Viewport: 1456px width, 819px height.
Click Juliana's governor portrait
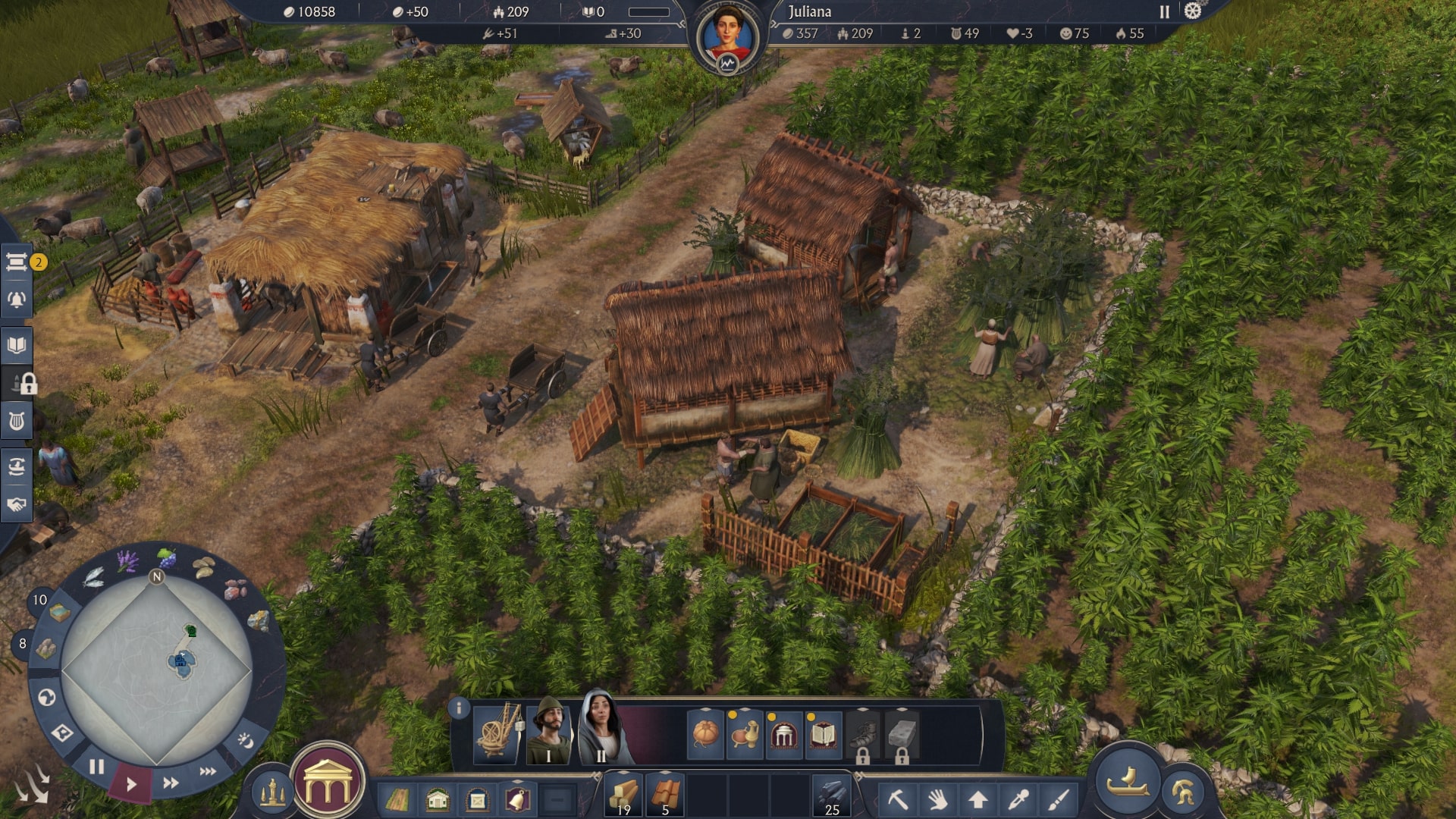728,36
